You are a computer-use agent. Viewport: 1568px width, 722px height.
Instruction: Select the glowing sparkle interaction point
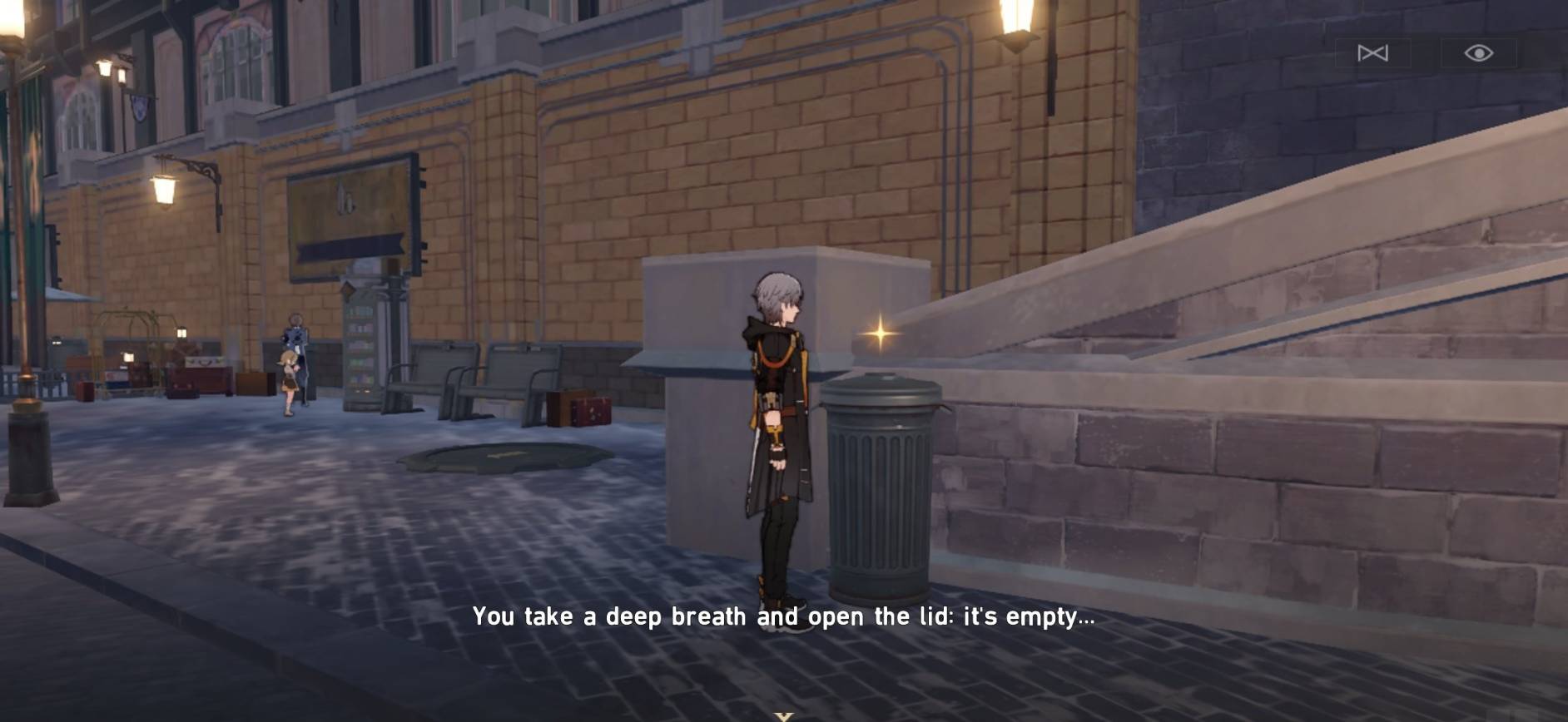tap(878, 333)
